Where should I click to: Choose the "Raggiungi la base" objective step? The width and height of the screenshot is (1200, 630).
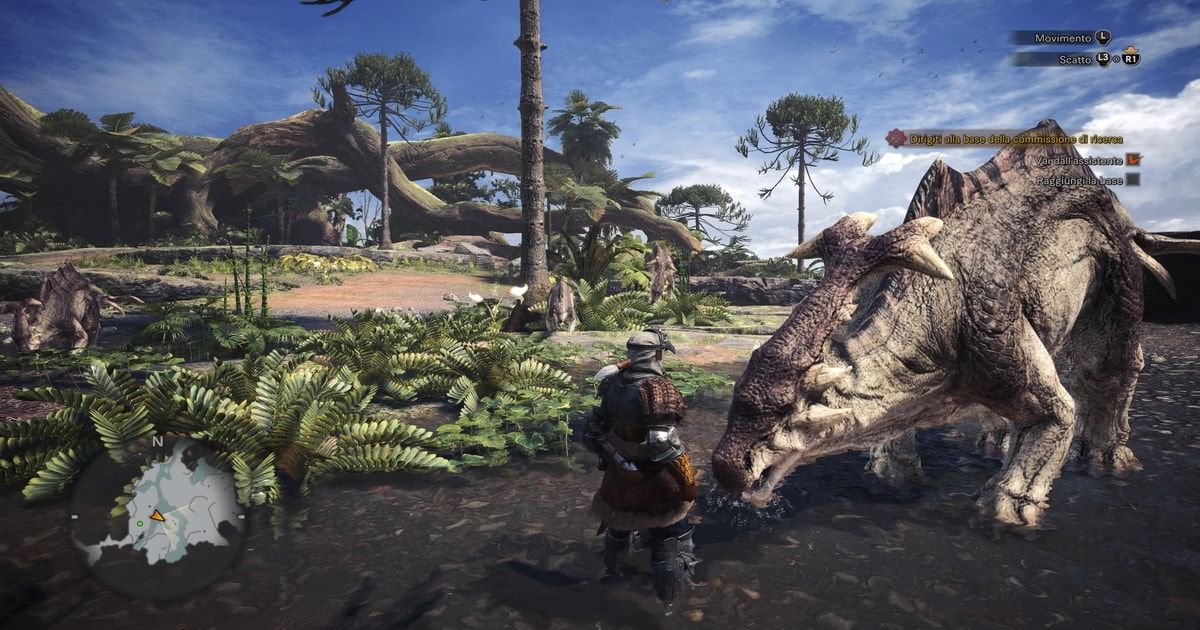pos(1078,179)
